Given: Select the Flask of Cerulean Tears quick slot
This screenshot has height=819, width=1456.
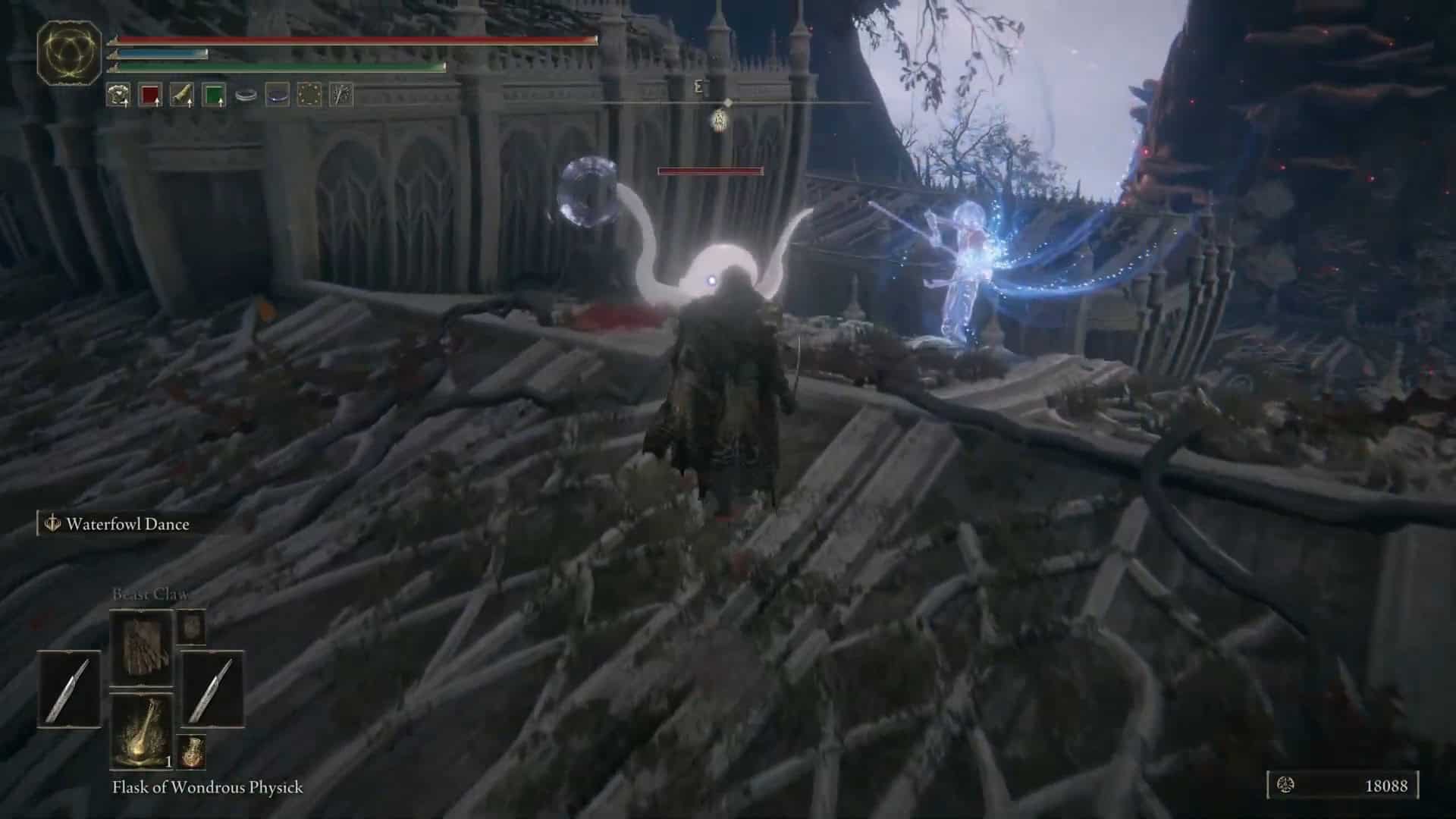Looking at the screenshot, I should 214,93.
